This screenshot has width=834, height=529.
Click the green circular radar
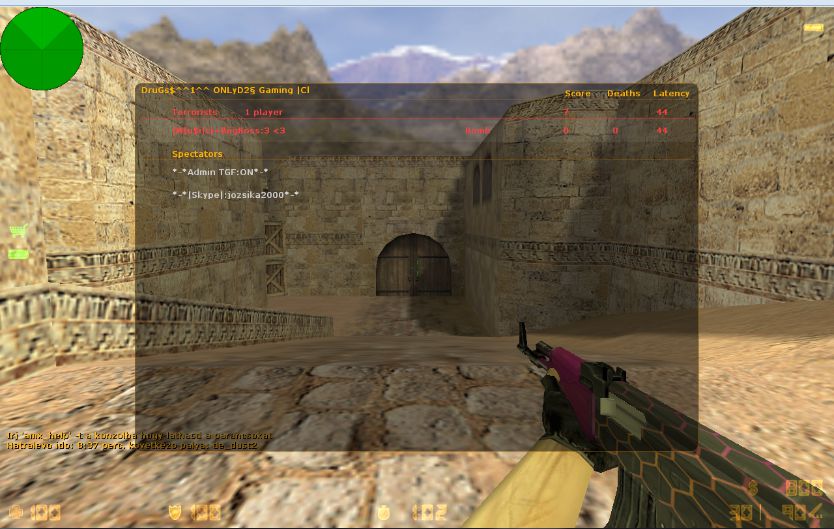pyautogui.click(x=42, y=46)
